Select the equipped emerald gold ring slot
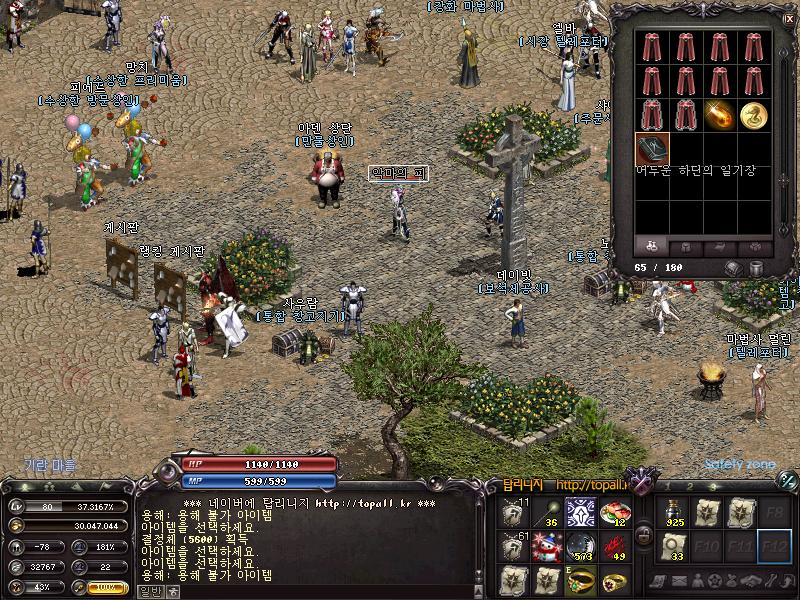This screenshot has width=800, height=600. pos(580,579)
